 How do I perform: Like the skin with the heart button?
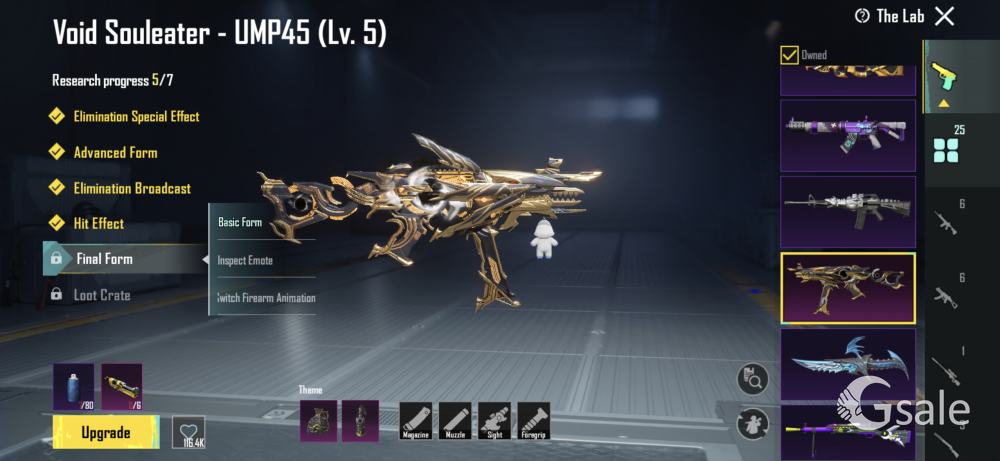point(188,431)
